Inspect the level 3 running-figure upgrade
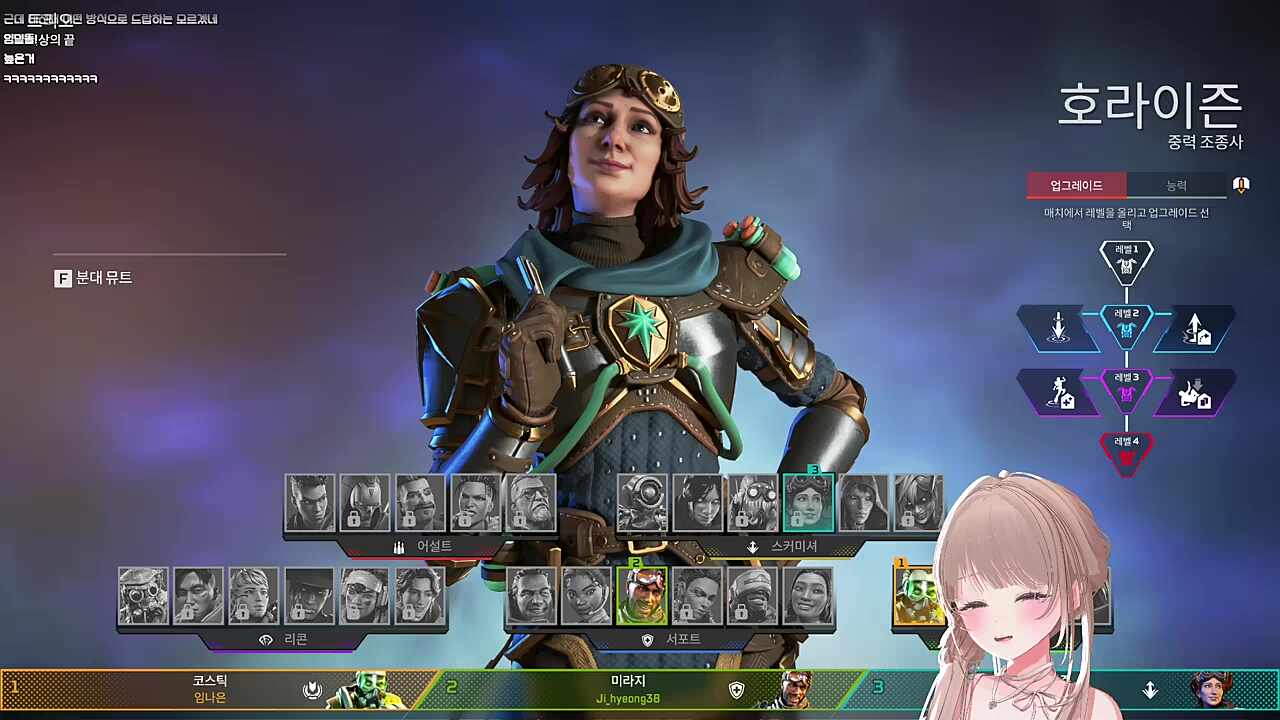Image resolution: width=1280 pixels, height=720 pixels. [x=1058, y=392]
